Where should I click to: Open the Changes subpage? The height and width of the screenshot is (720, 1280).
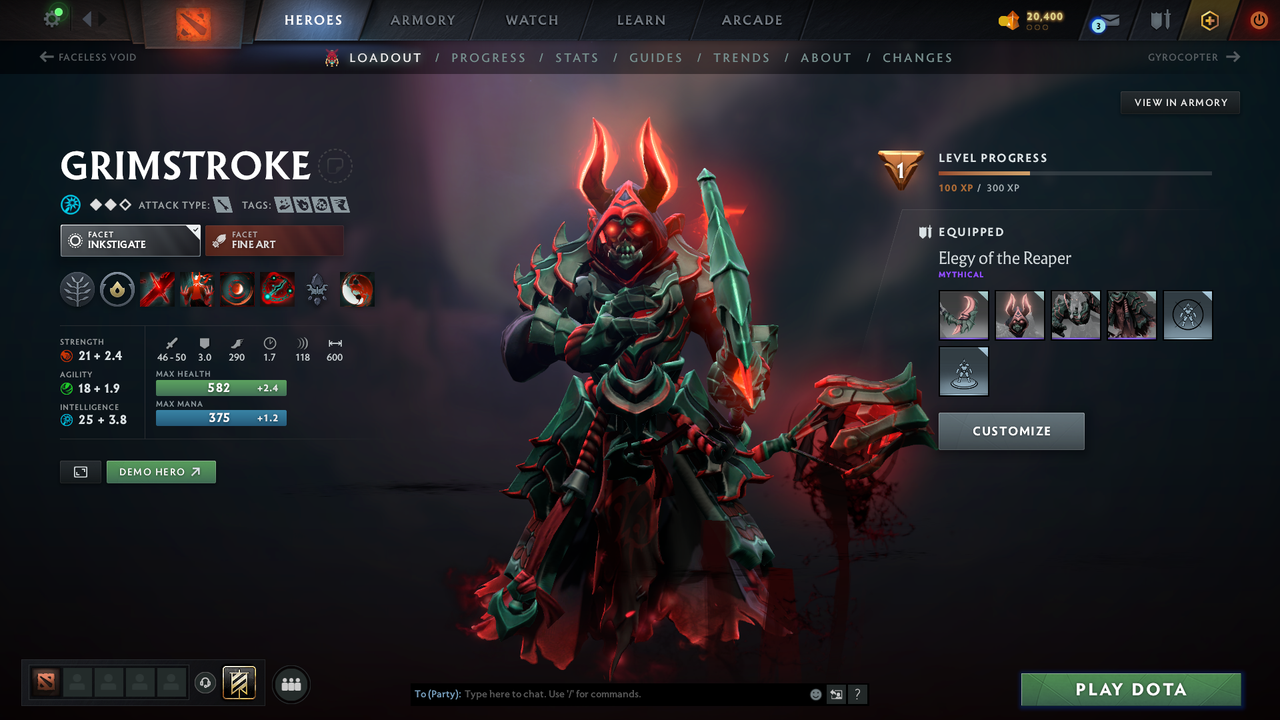click(x=917, y=58)
